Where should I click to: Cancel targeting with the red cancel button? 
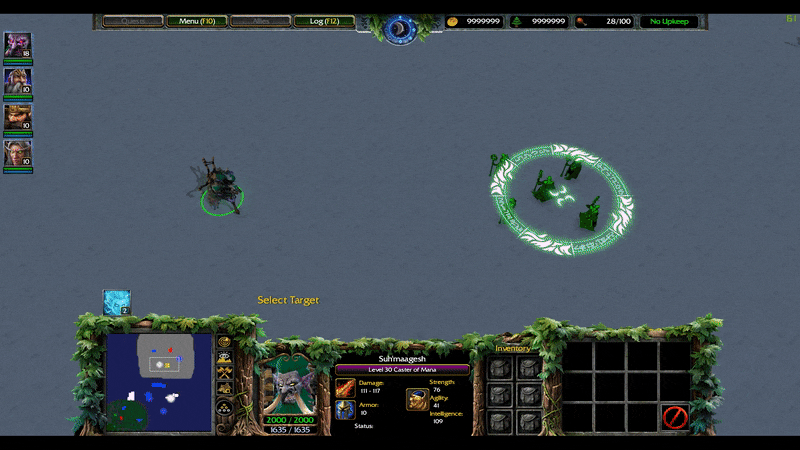(675, 416)
